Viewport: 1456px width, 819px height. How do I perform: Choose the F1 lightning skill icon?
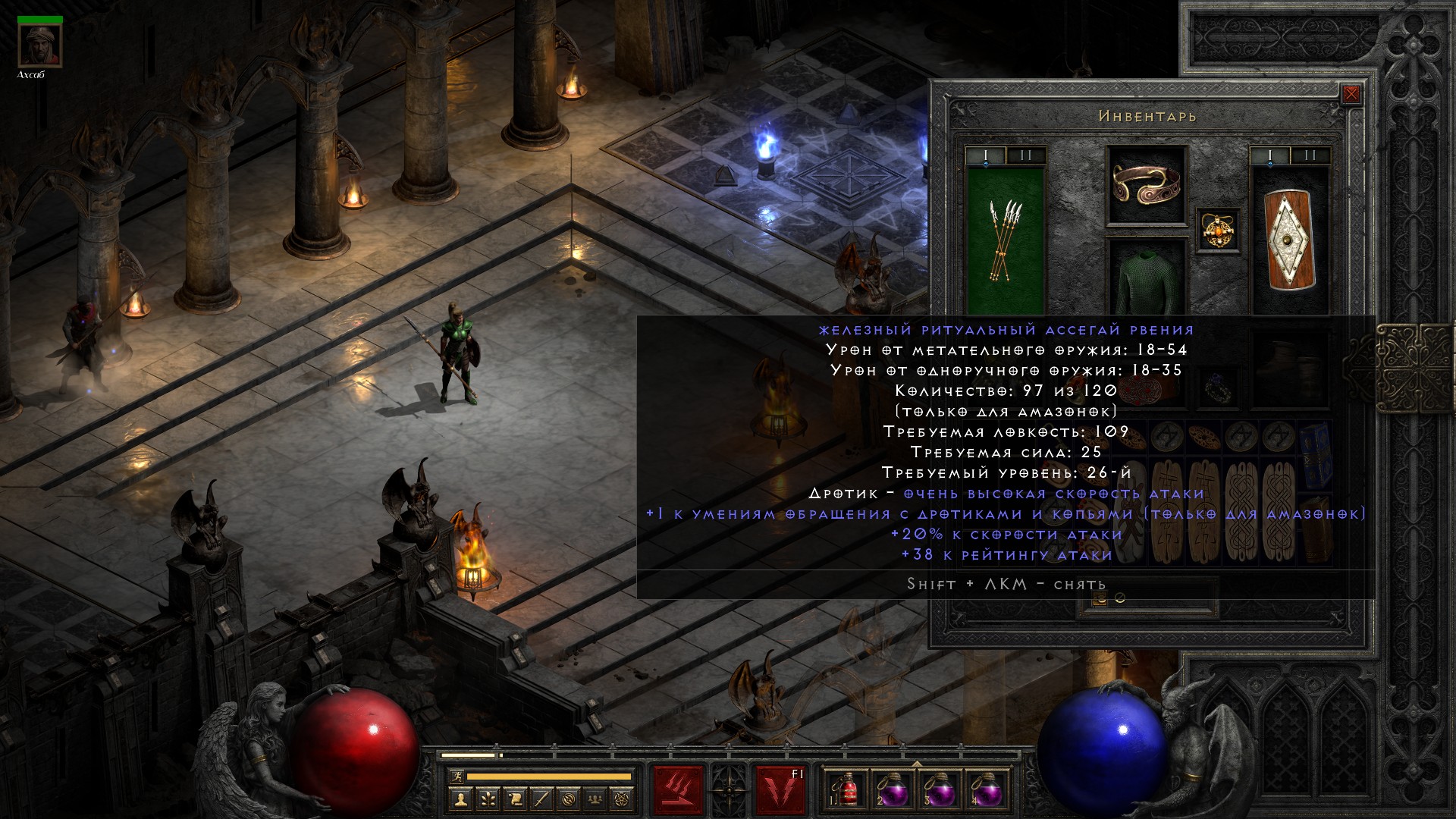pyautogui.click(x=780, y=789)
